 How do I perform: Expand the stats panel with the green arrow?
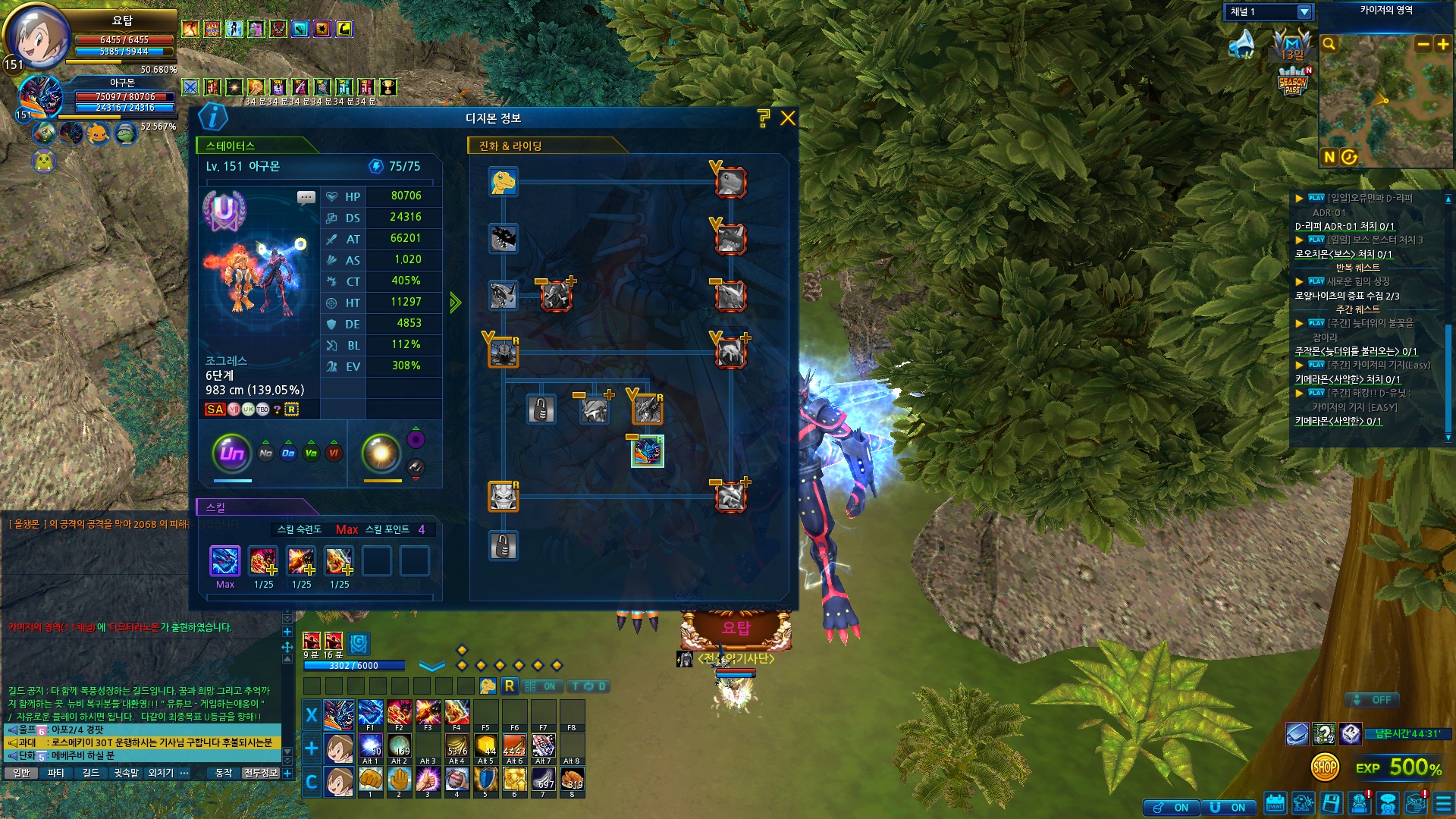tap(455, 303)
